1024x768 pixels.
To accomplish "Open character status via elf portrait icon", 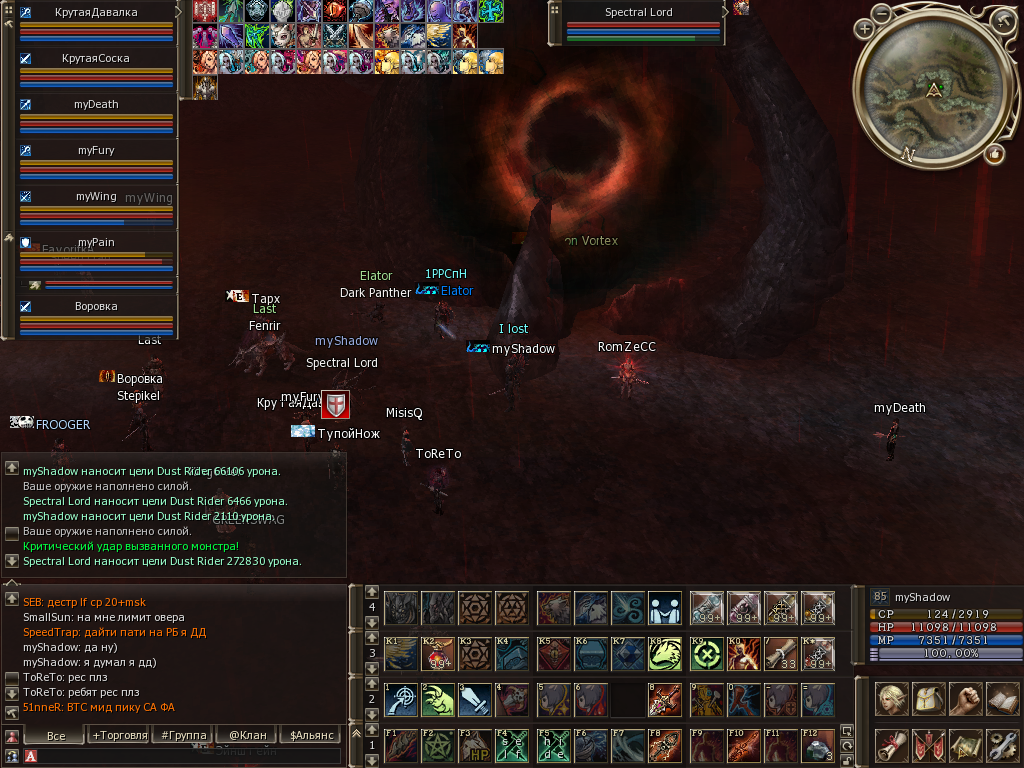I will (891, 699).
